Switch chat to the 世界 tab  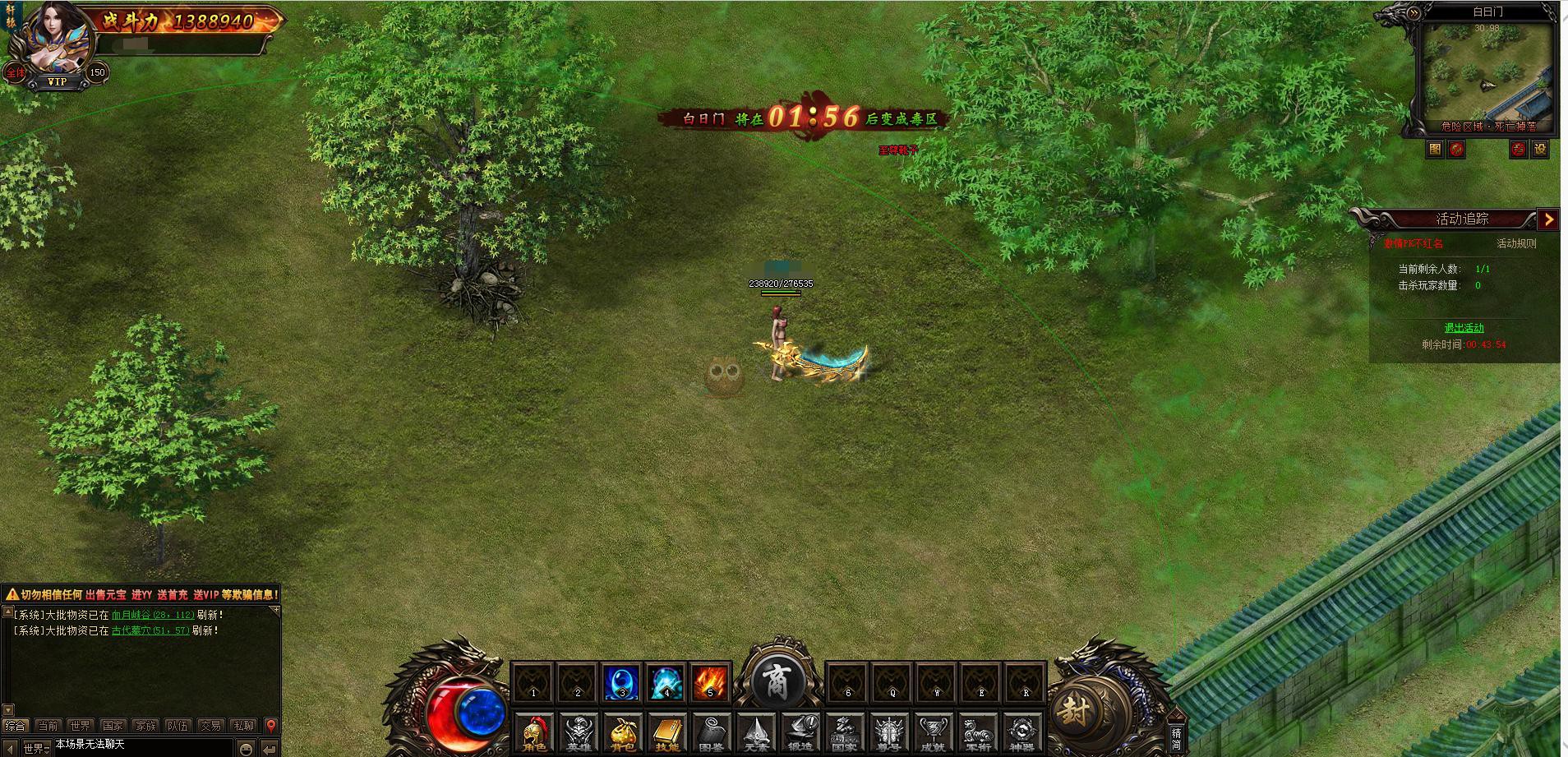(x=81, y=726)
